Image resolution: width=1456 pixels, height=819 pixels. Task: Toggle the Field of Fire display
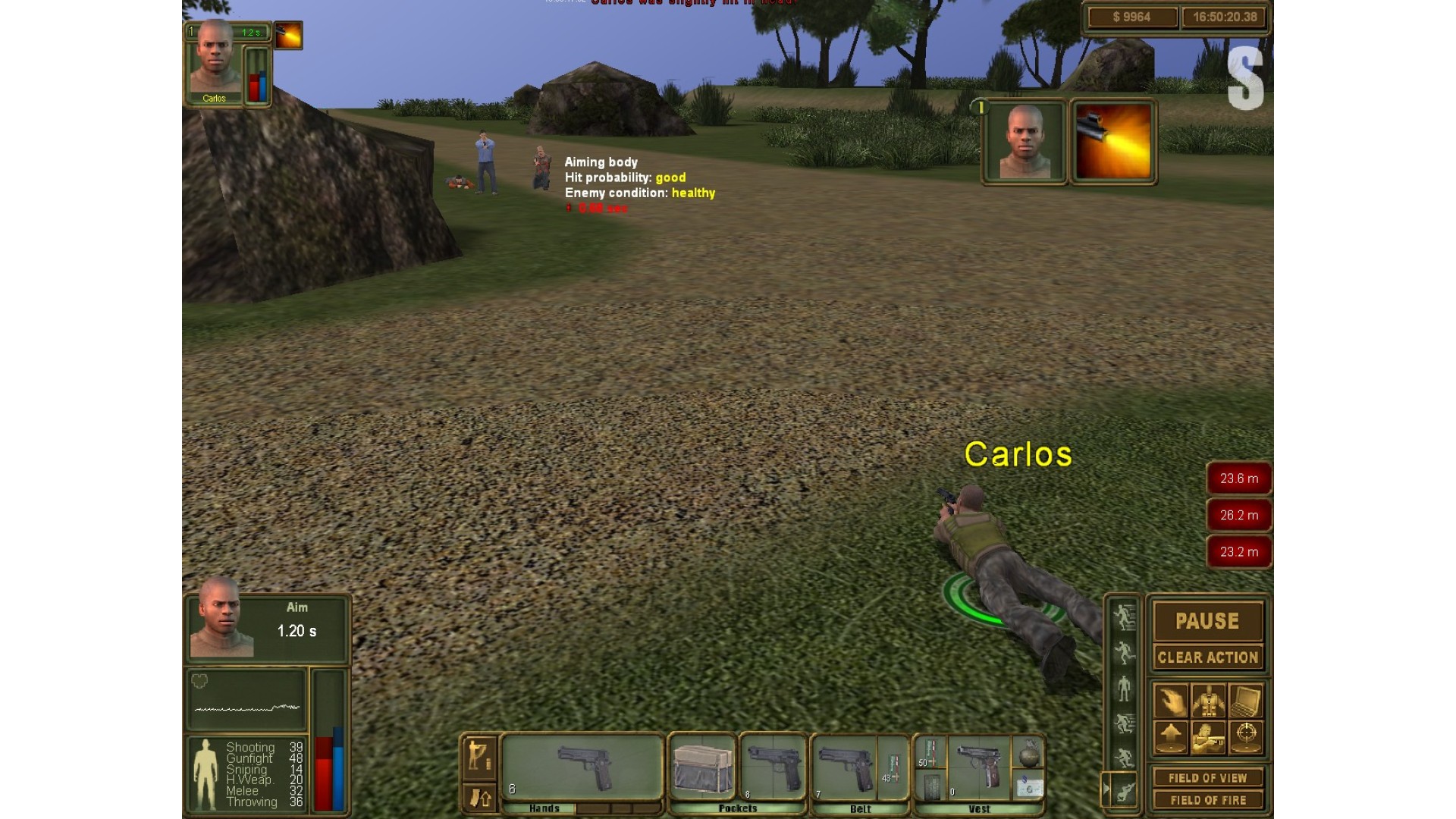pos(1207,800)
